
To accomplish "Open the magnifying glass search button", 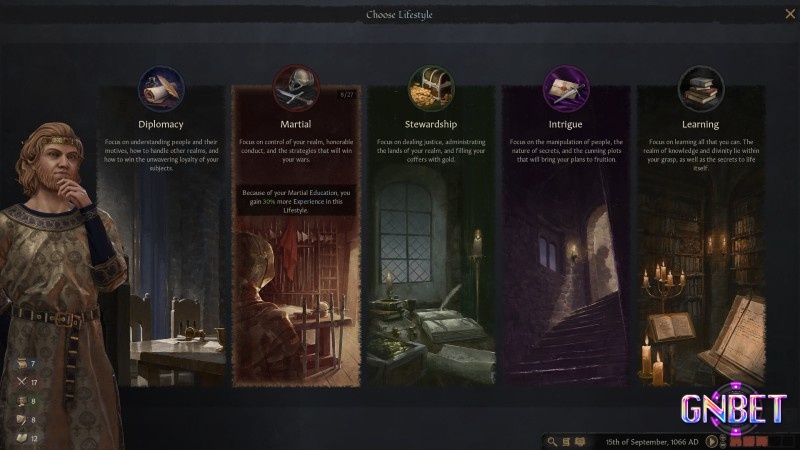I will pyautogui.click(x=551, y=441).
